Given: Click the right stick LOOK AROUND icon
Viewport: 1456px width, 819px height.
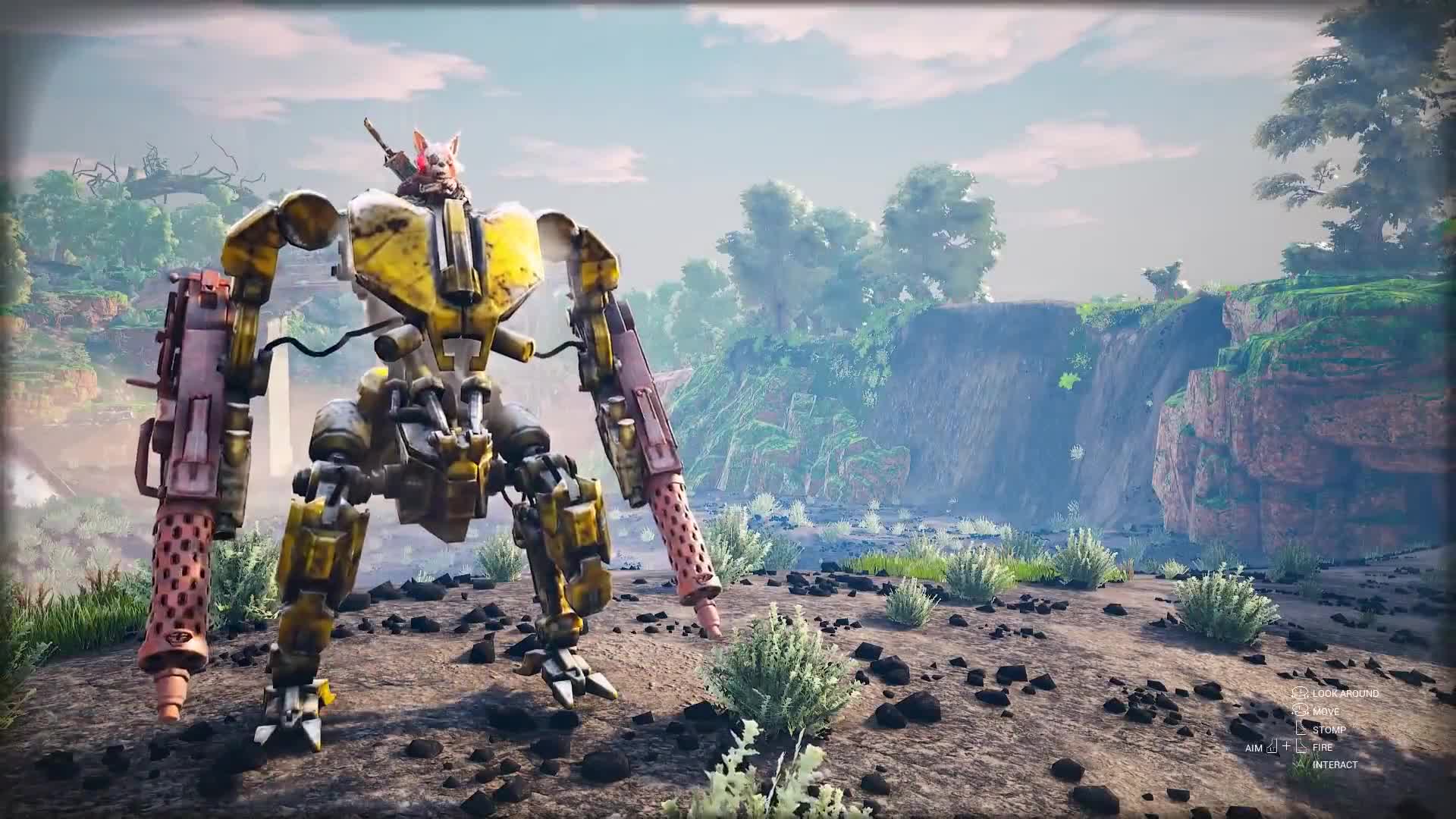Looking at the screenshot, I should (1298, 692).
